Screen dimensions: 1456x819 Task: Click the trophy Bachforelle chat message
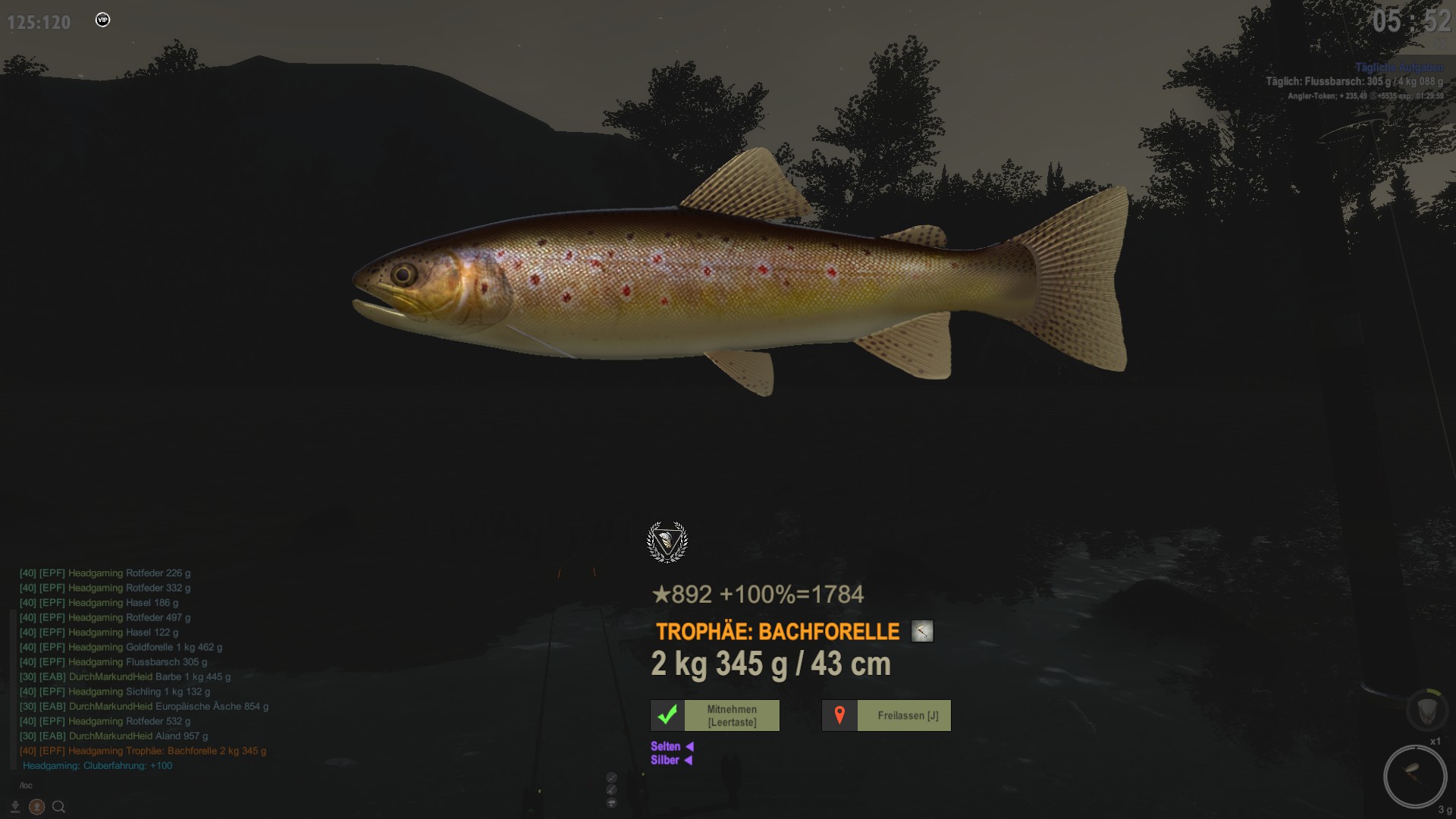coord(143,751)
